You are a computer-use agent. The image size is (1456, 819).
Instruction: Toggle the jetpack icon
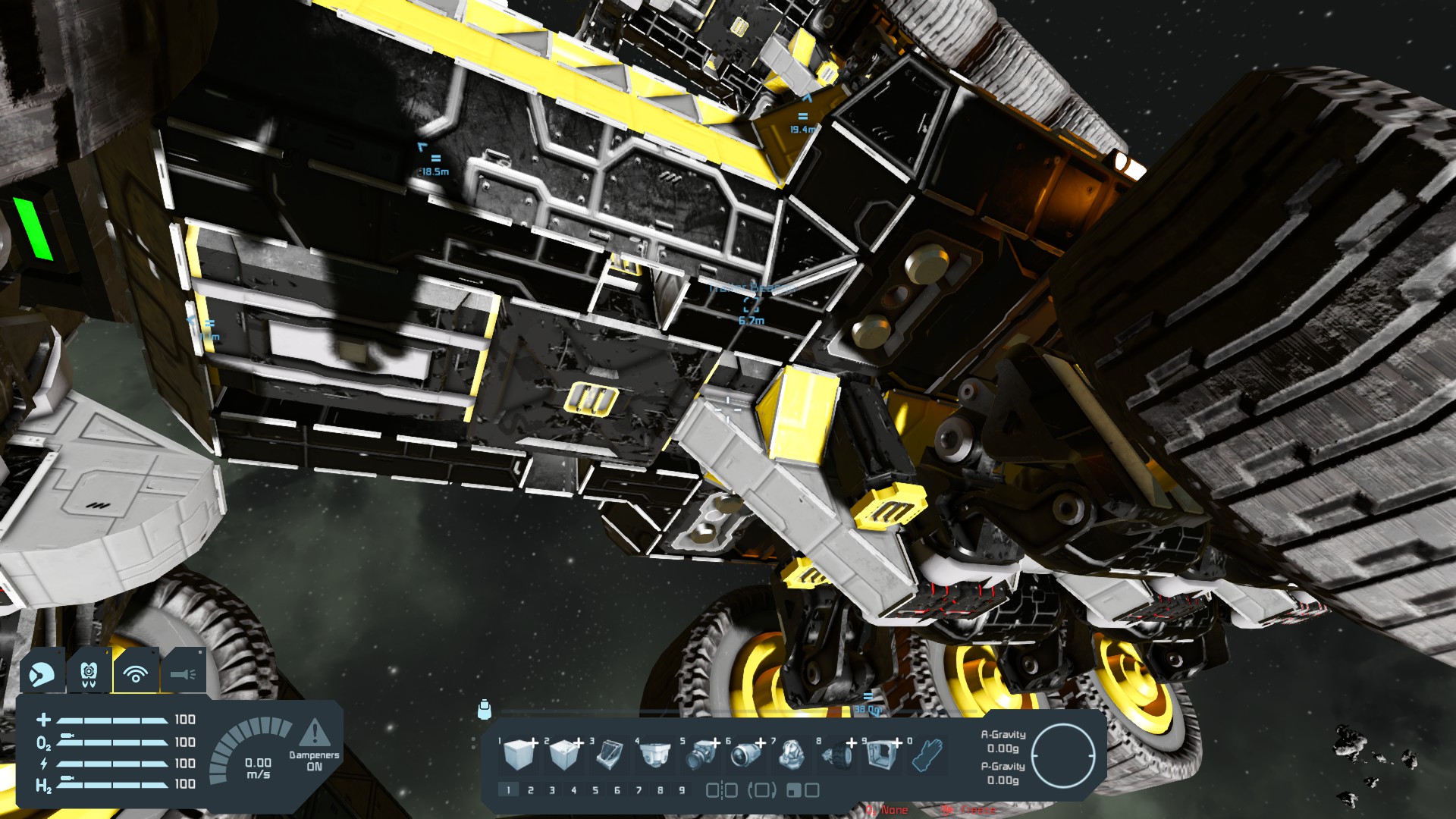[x=89, y=673]
